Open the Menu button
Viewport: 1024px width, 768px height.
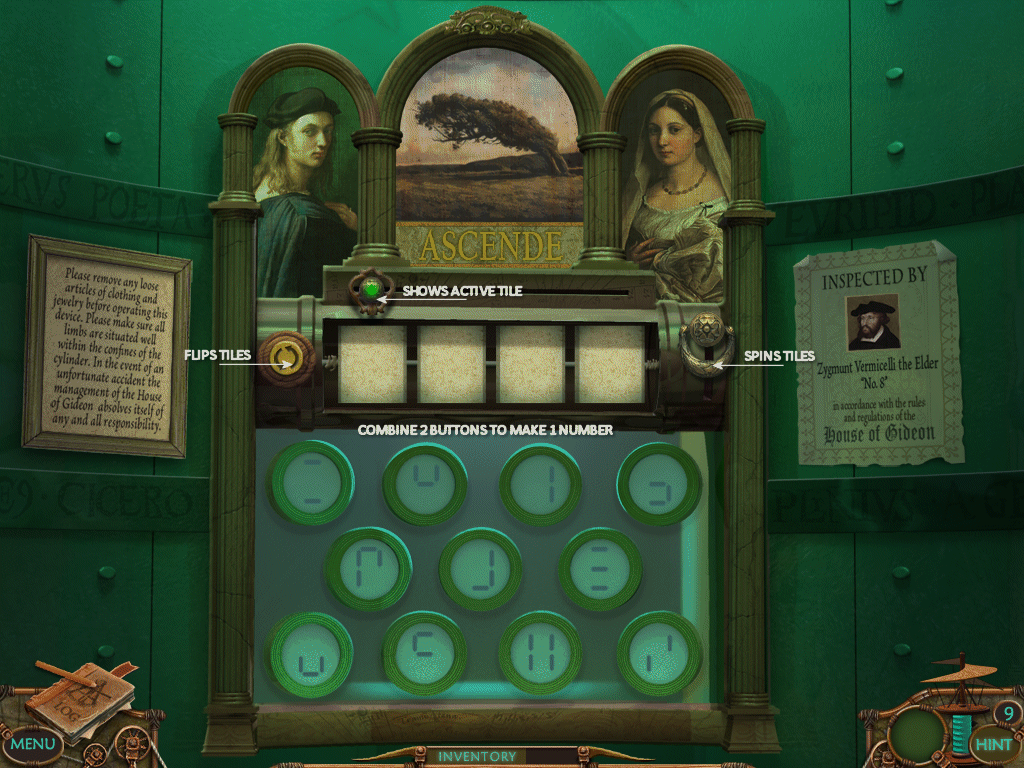[33, 743]
